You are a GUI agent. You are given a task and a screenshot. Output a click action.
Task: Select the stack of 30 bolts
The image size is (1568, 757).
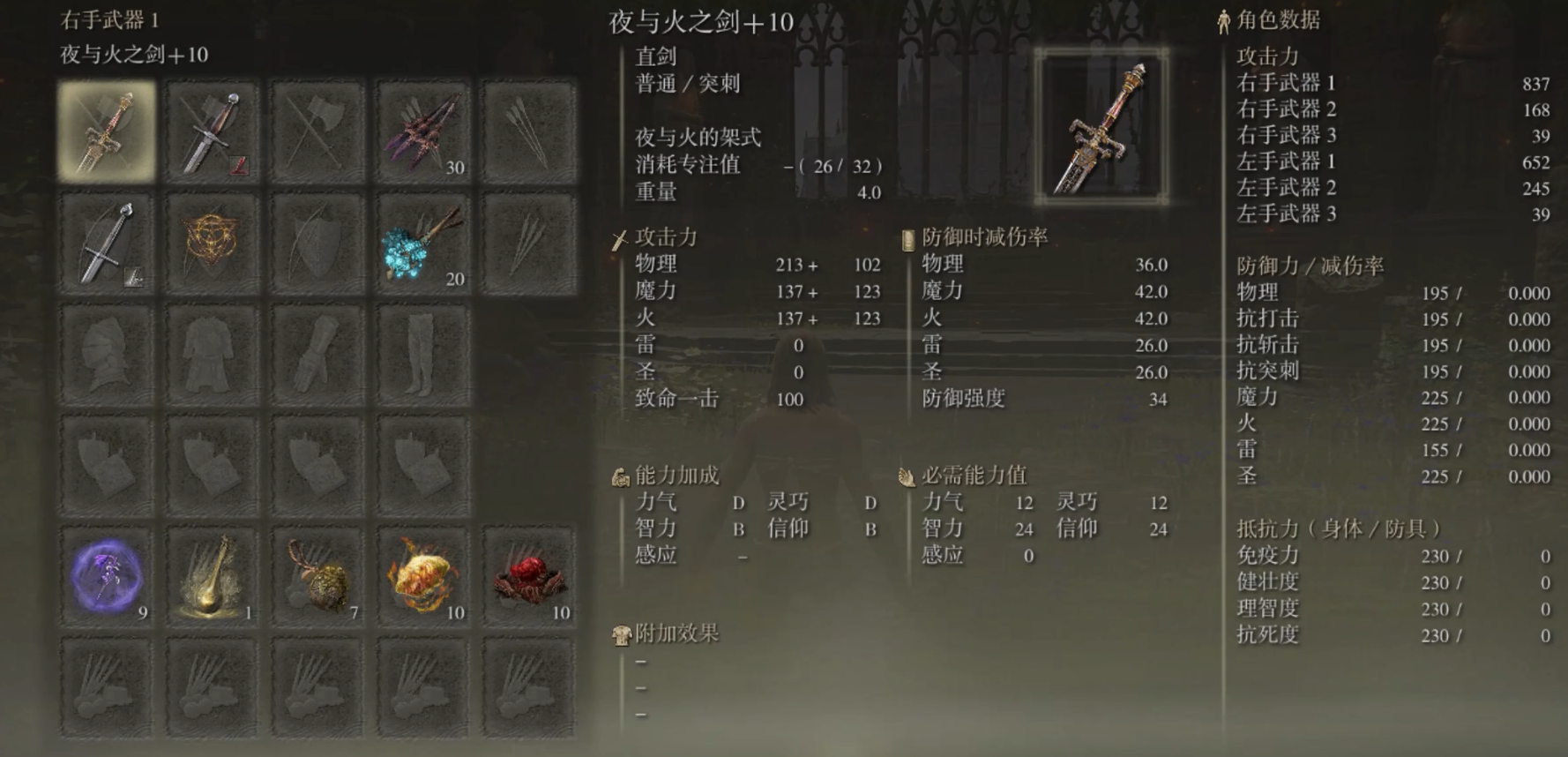[x=422, y=130]
